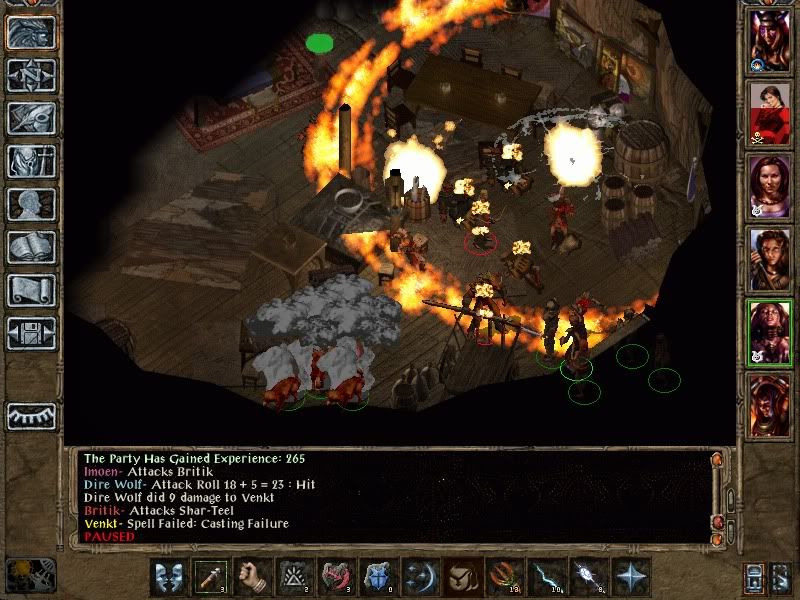
Task: Use the four-pointed star action button
Action: pyautogui.click(x=631, y=577)
